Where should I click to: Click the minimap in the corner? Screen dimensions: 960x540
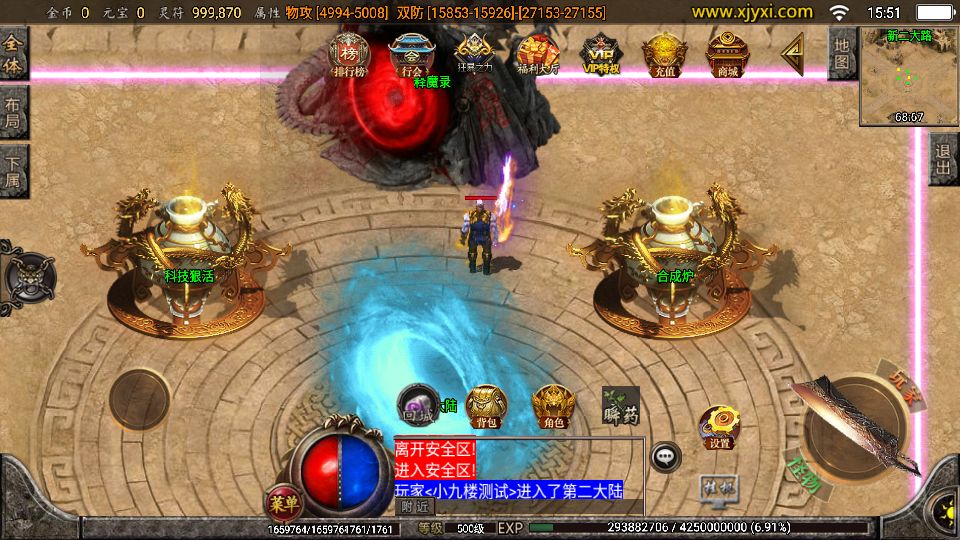coord(908,77)
